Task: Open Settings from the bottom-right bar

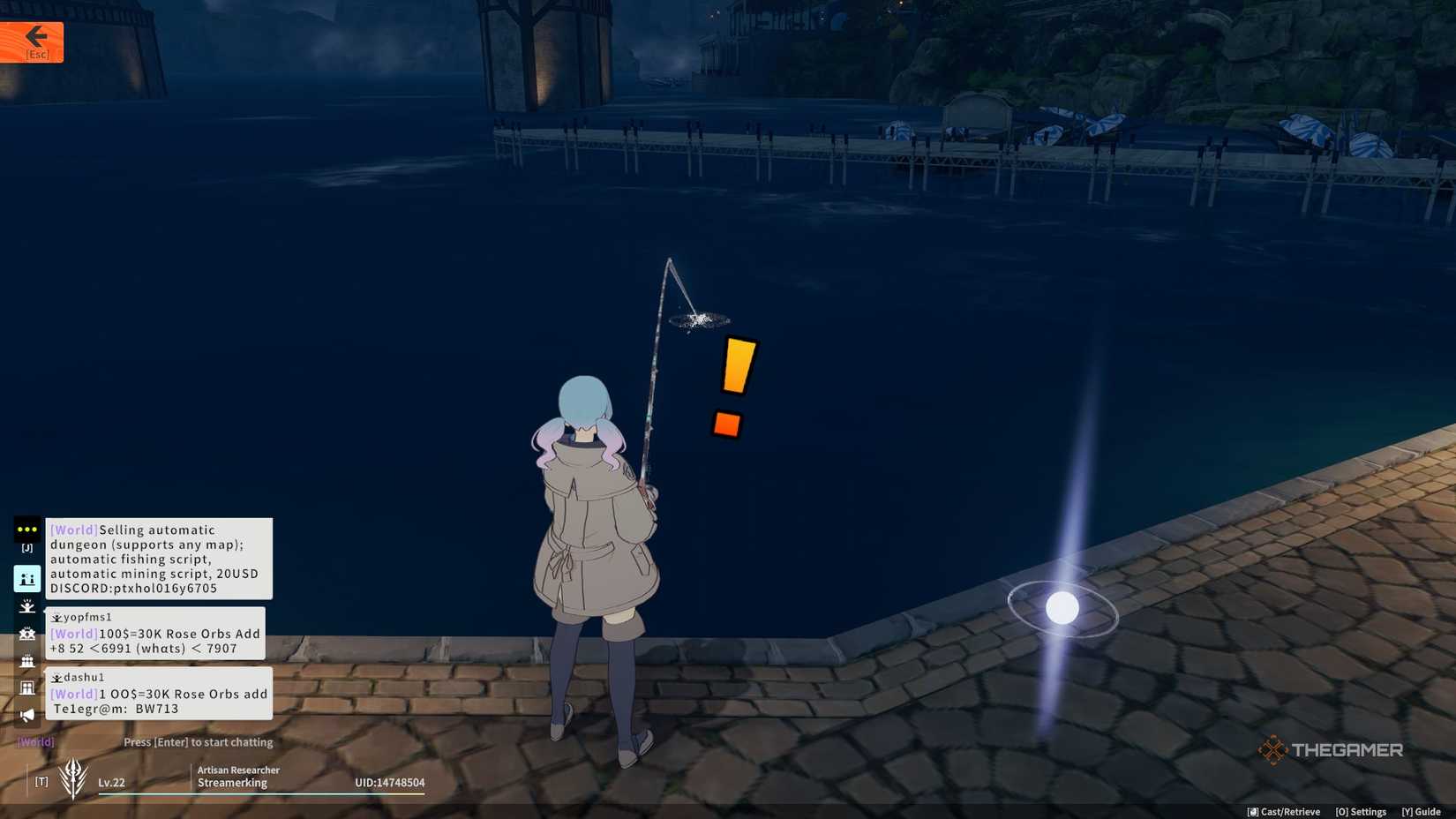Action: (1359, 811)
